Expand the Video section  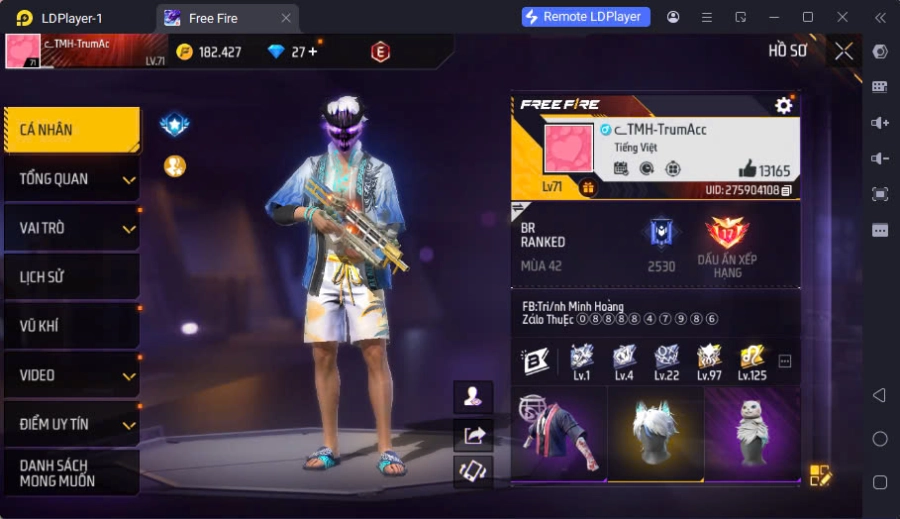(x=71, y=375)
